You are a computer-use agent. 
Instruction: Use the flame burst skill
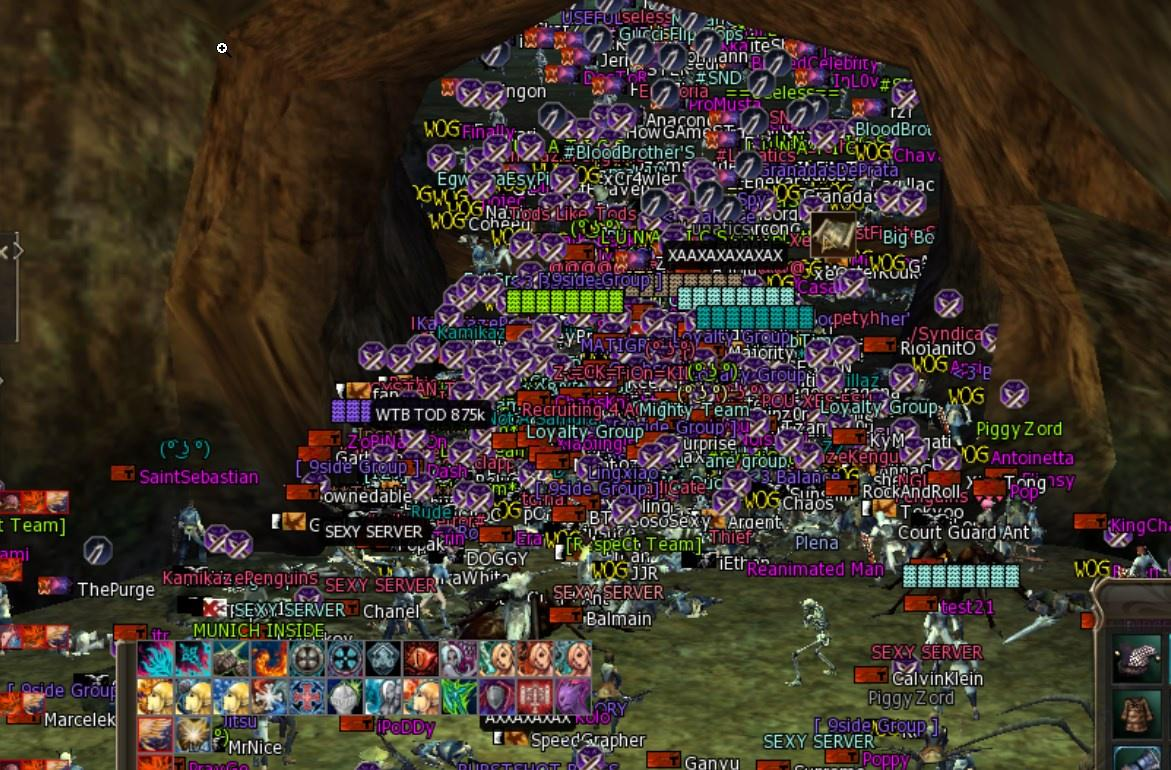(268, 659)
